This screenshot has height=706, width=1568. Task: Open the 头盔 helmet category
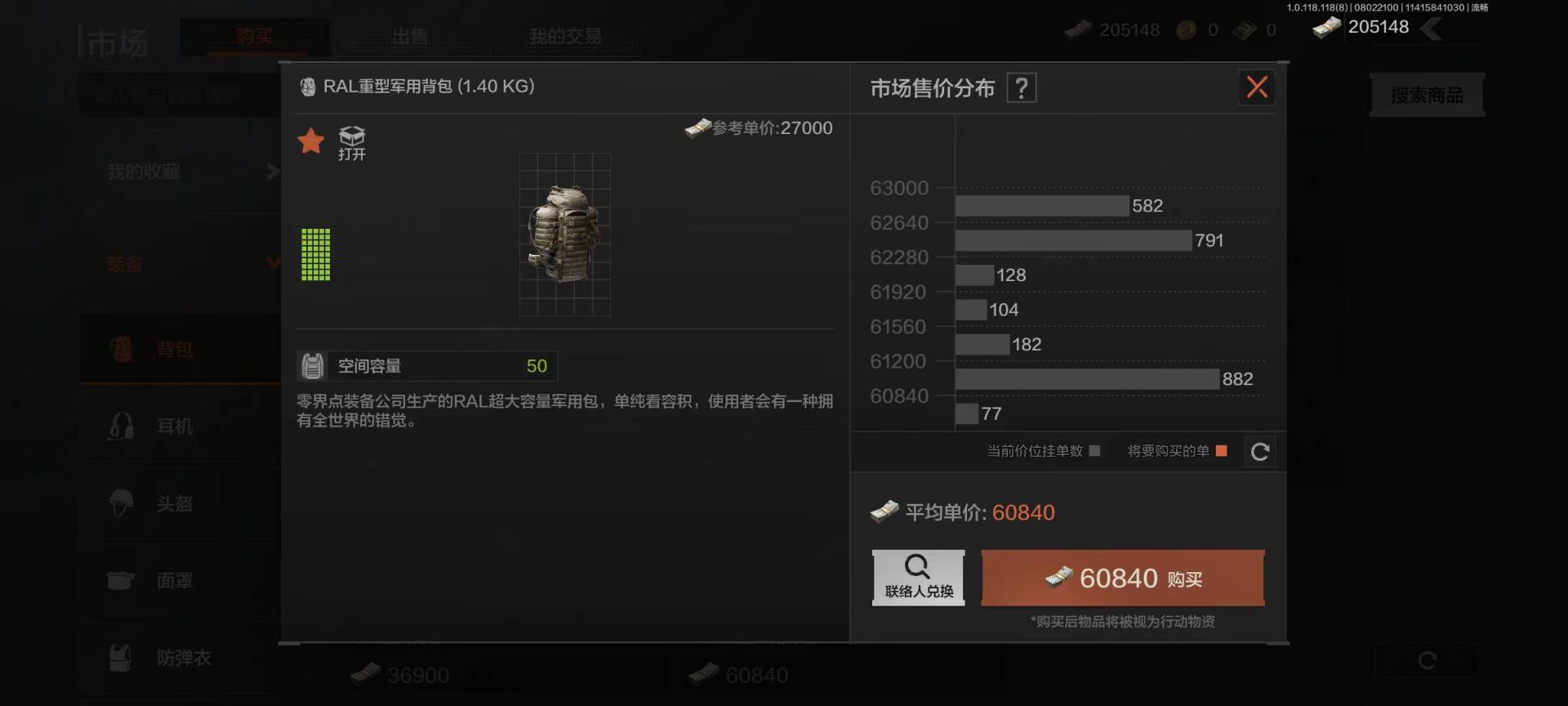coord(175,503)
